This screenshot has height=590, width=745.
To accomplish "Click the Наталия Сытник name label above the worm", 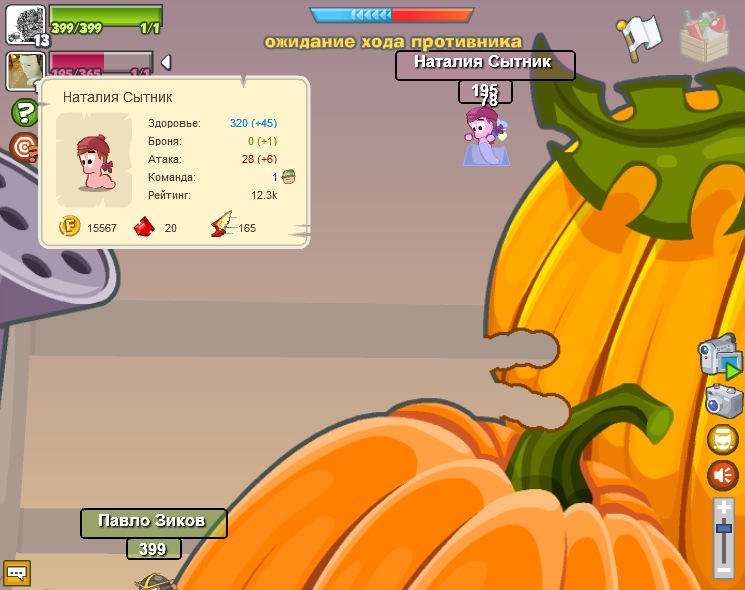I will point(485,66).
